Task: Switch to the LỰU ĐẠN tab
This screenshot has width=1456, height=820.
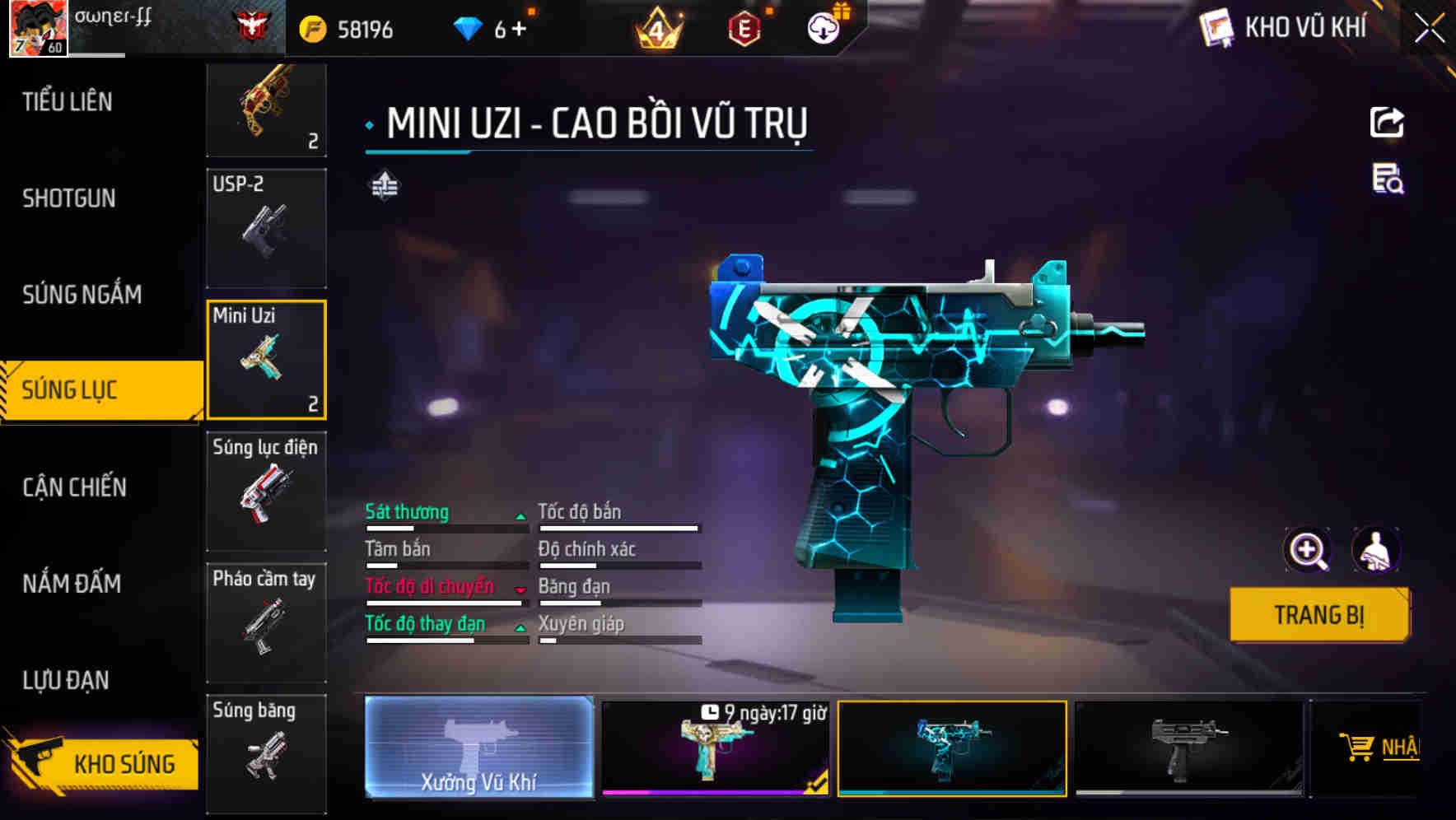Action: (x=69, y=680)
